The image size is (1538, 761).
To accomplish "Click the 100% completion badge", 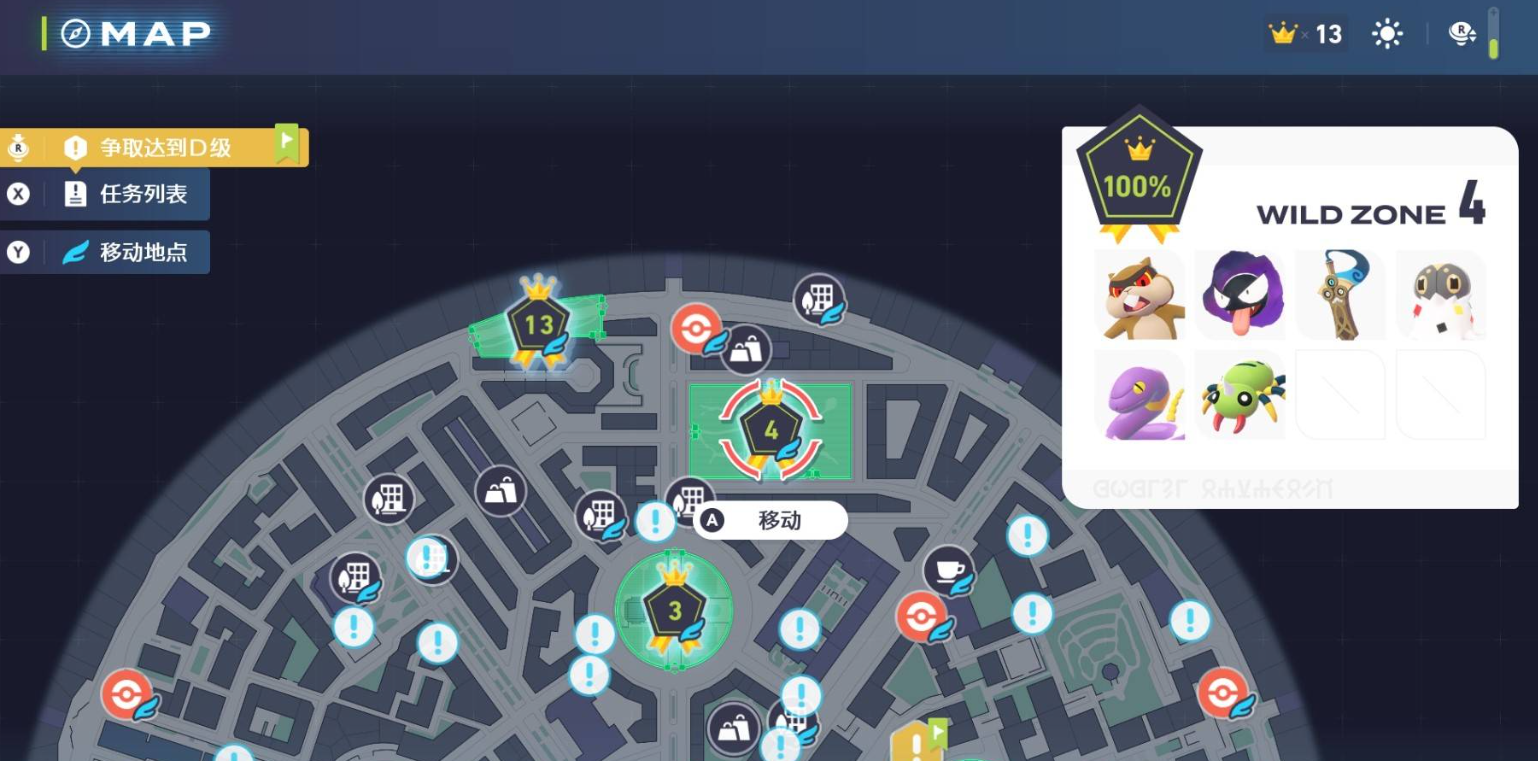I will [1137, 180].
